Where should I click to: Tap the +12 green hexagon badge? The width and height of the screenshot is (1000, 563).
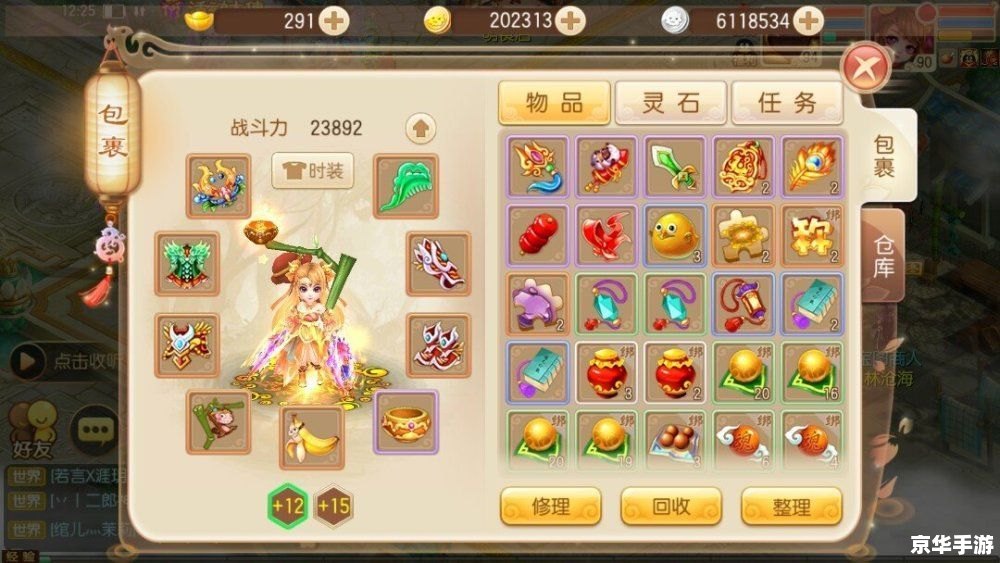(287, 505)
